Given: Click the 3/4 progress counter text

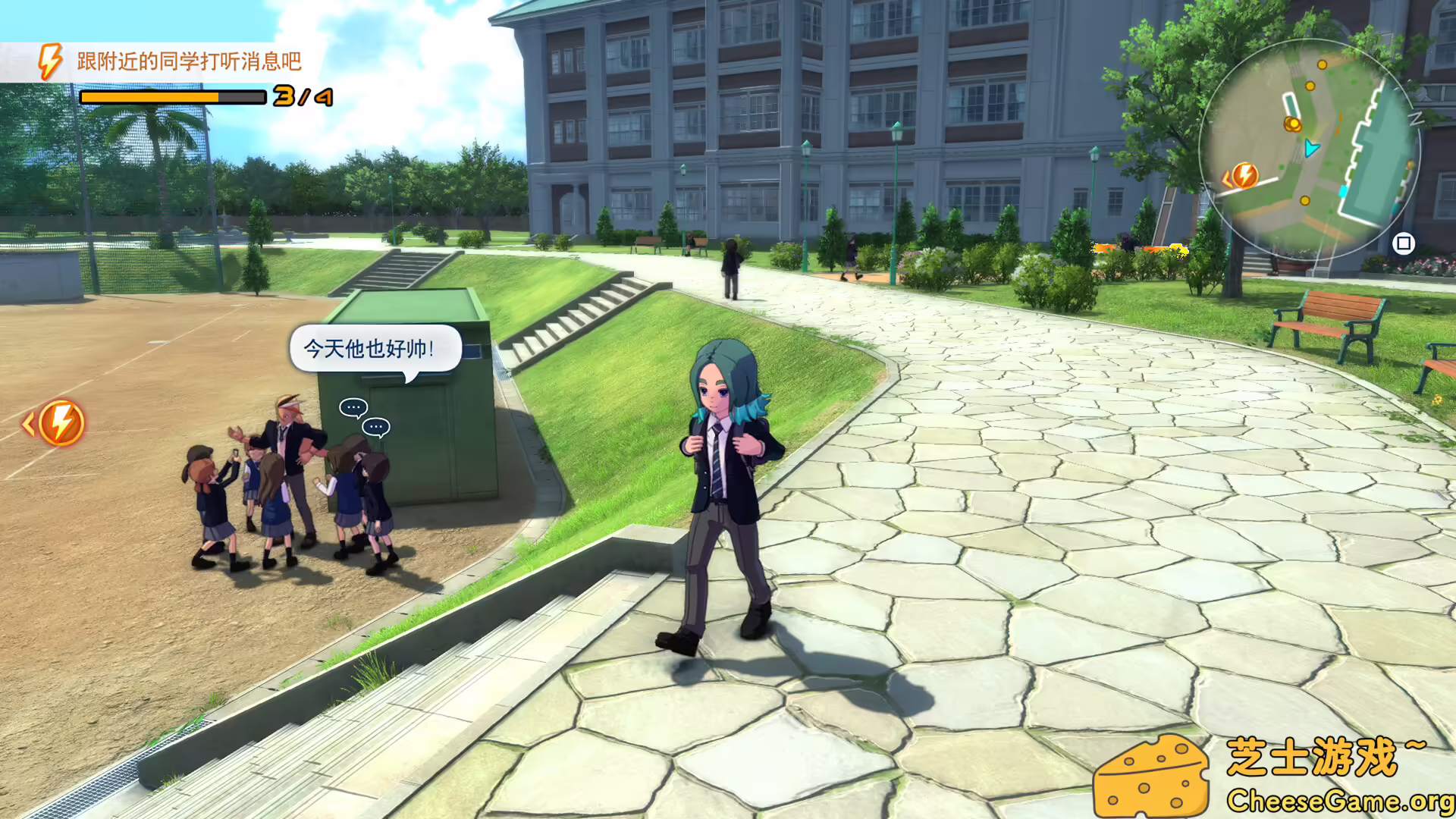Looking at the screenshot, I should 302,97.
